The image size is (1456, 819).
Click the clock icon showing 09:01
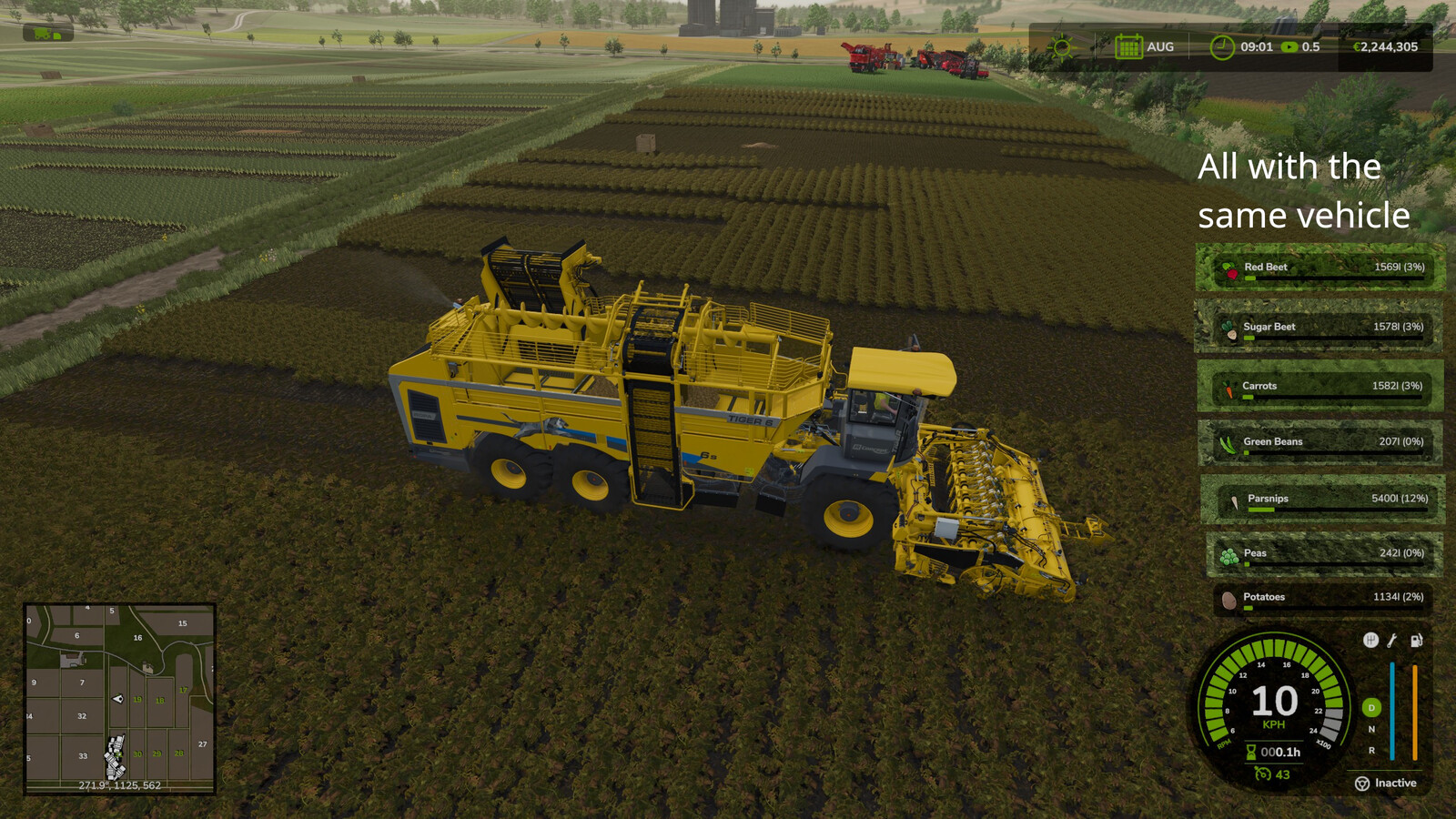click(x=1222, y=46)
